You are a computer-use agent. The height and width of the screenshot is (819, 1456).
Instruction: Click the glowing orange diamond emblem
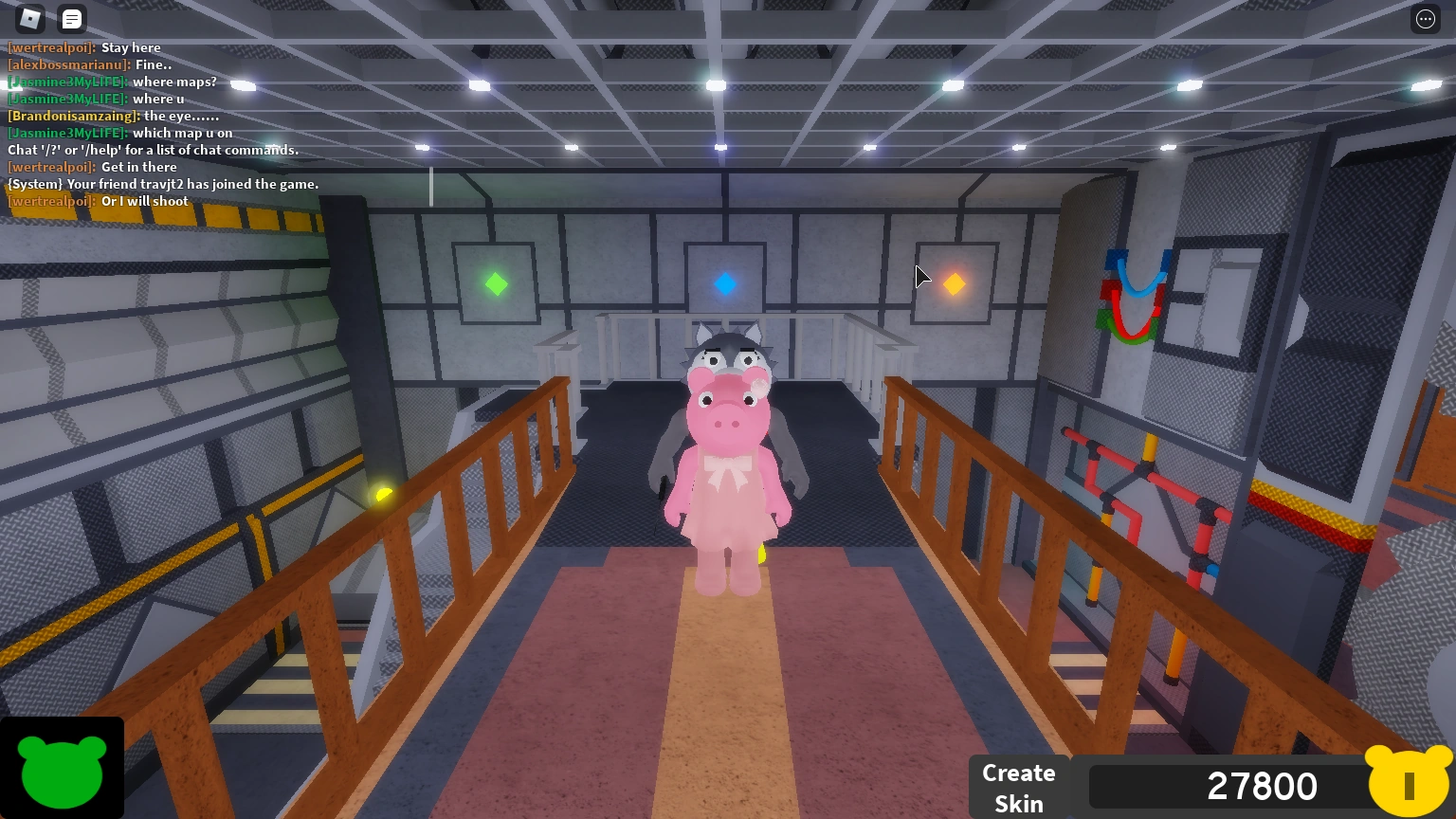(955, 283)
